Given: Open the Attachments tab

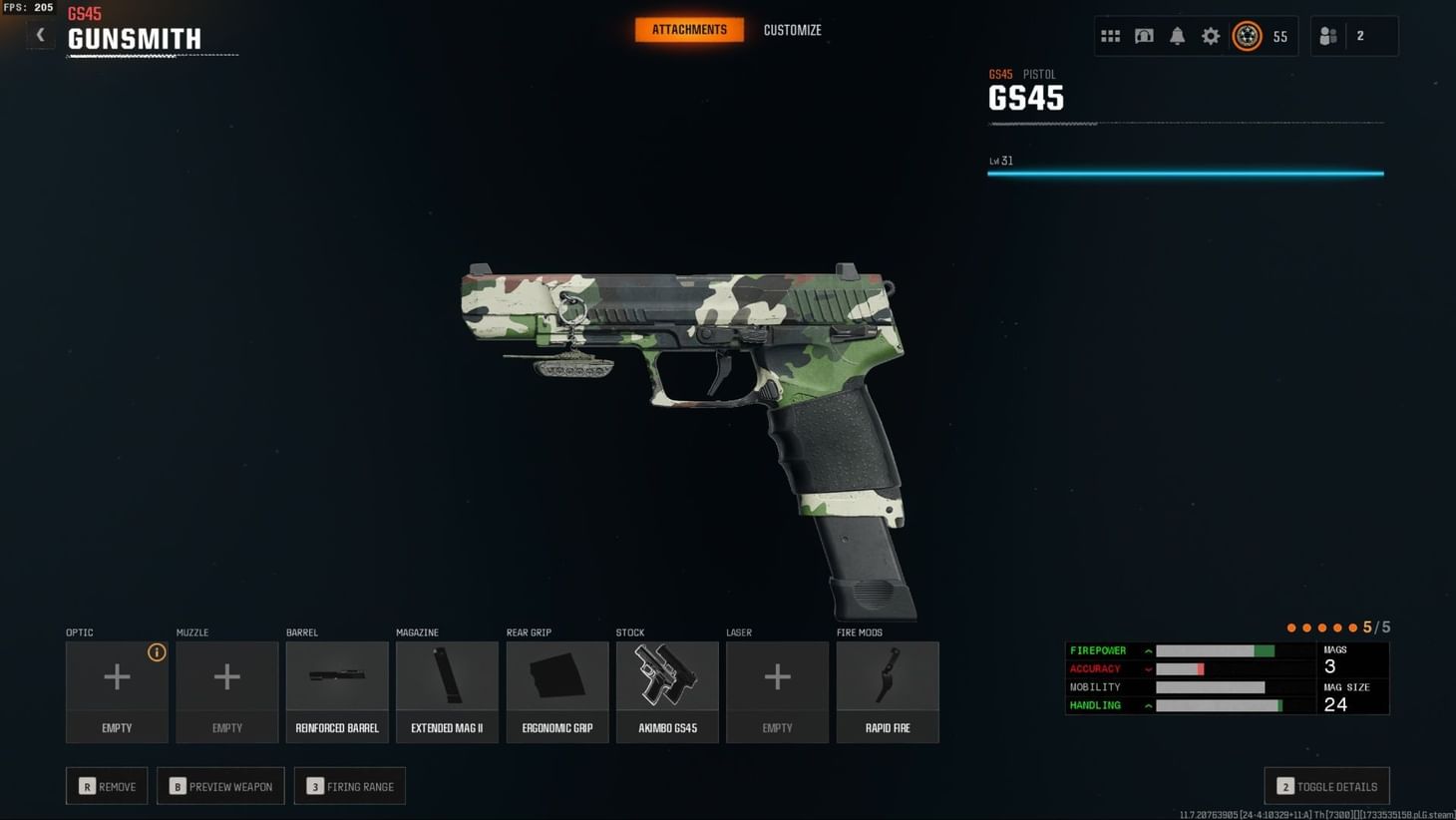Looking at the screenshot, I should 689,30.
